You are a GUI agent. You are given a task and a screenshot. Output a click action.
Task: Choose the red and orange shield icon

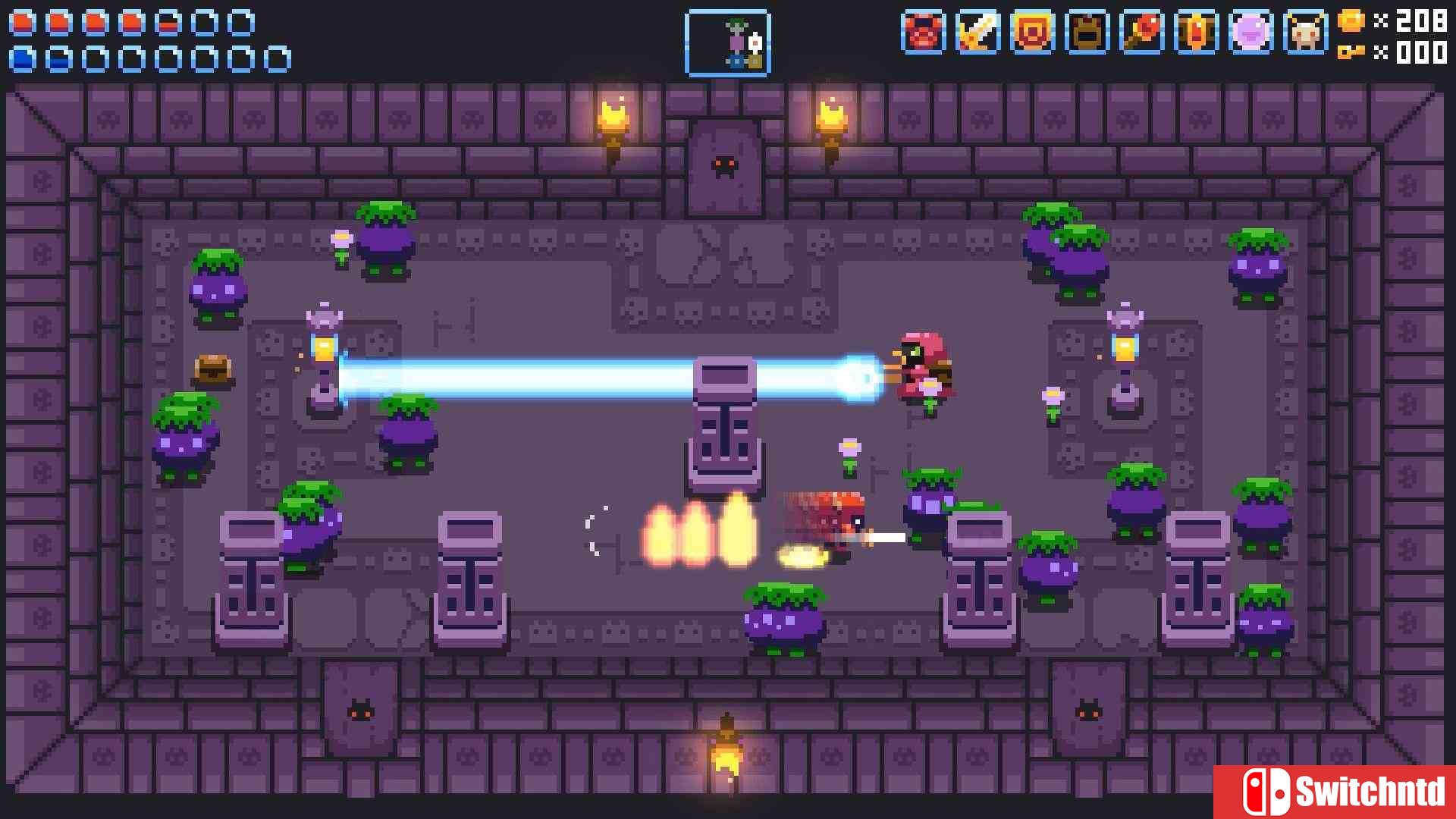pyautogui.click(x=1032, y=33)
